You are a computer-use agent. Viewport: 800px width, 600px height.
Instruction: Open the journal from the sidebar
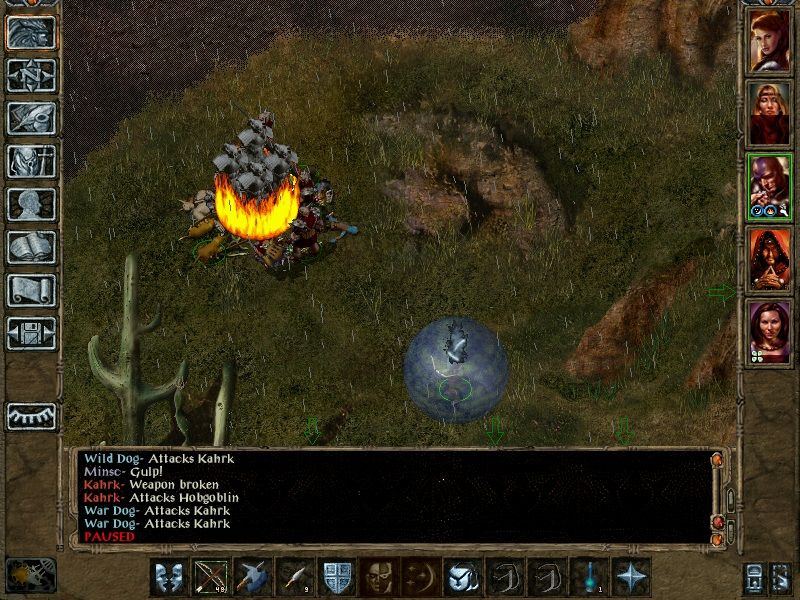[x=31, y=118]
